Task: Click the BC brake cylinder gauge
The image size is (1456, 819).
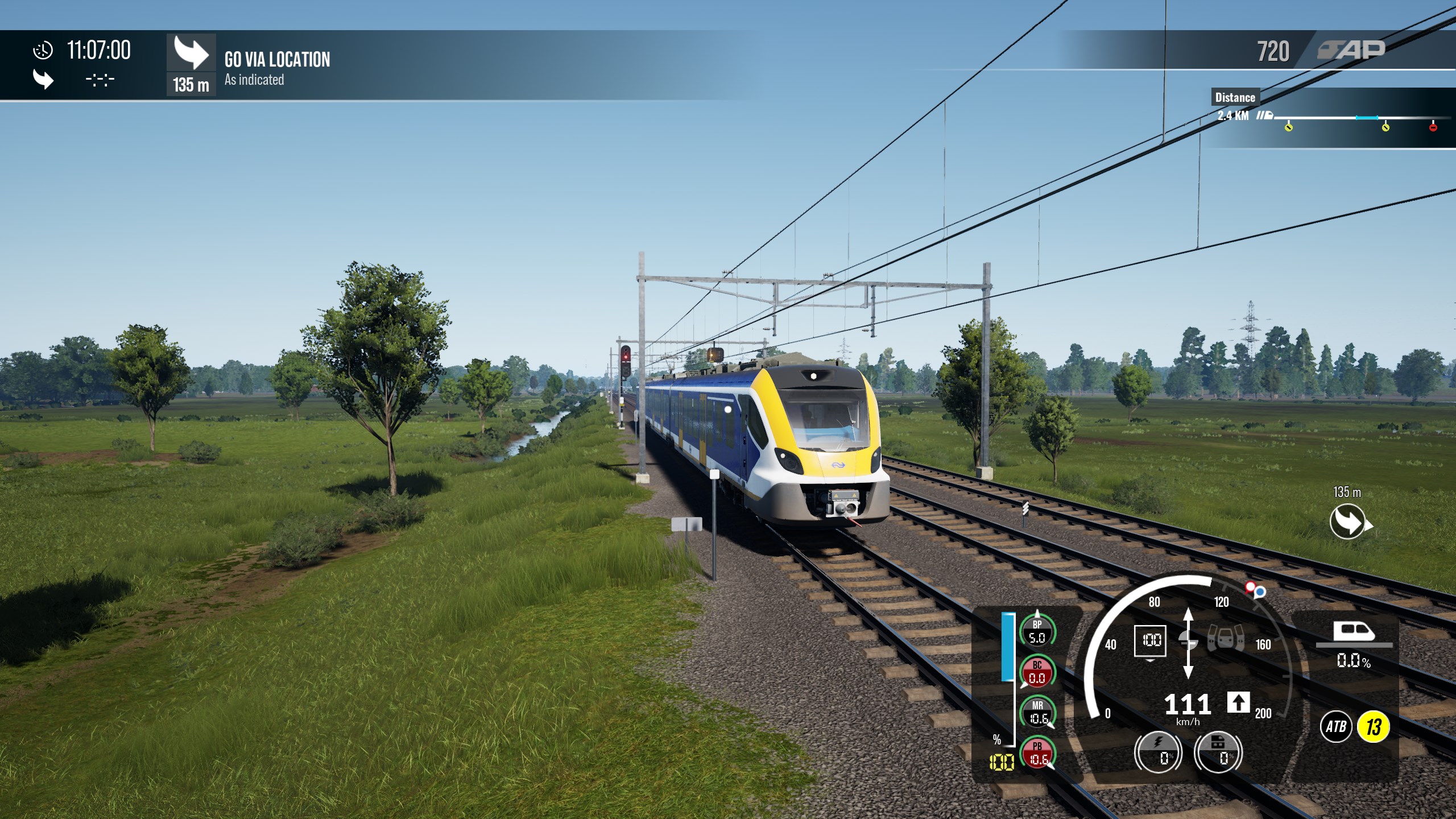Action: coord(1037,672)
